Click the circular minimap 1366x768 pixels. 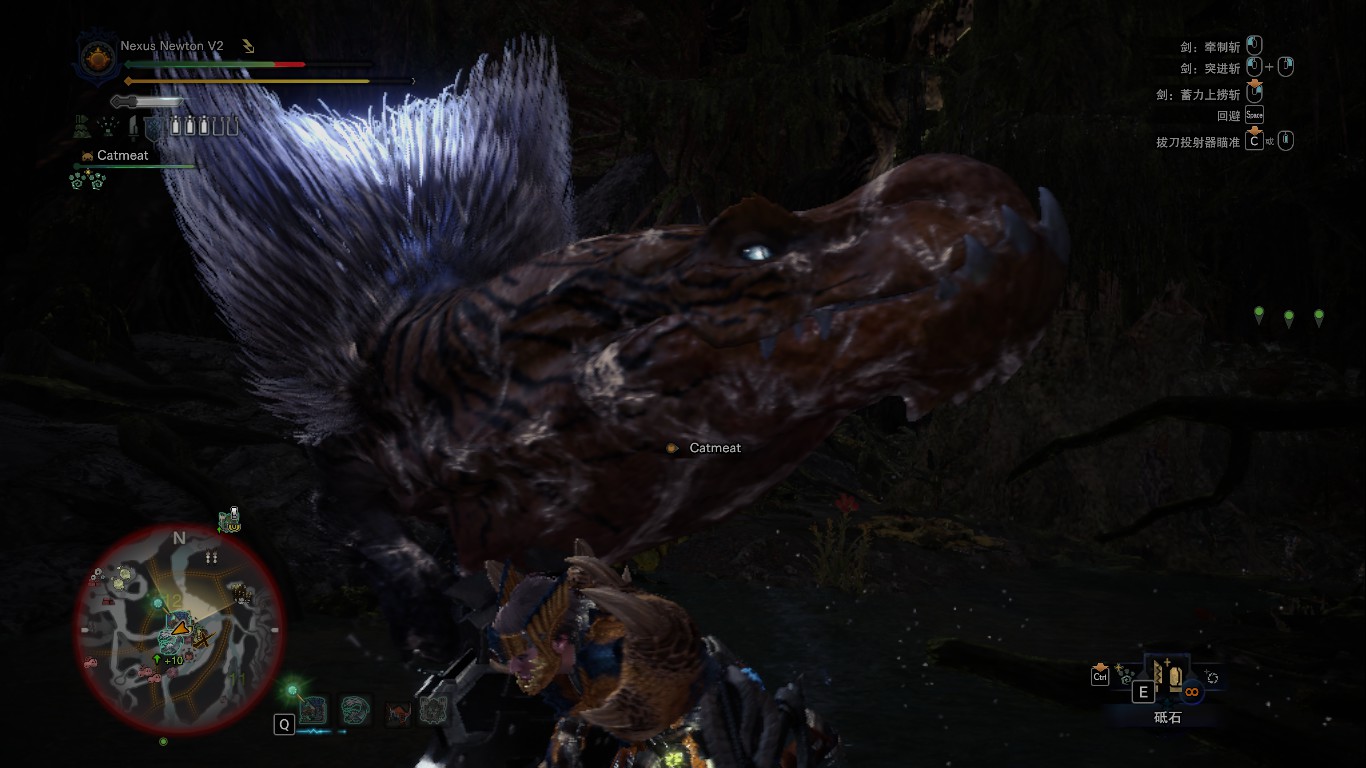179,629
